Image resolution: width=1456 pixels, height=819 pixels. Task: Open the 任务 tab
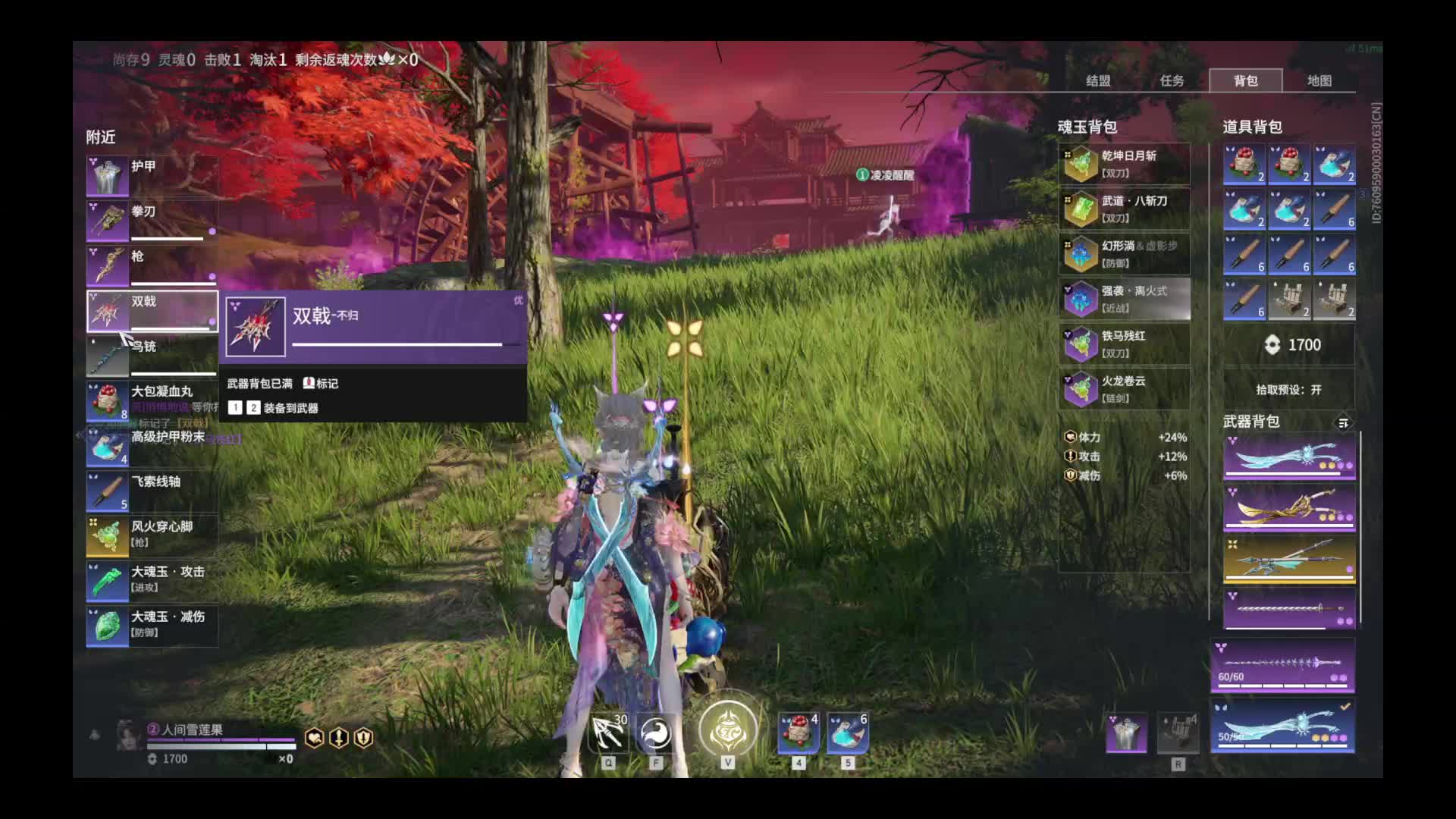coord(1171,80)
